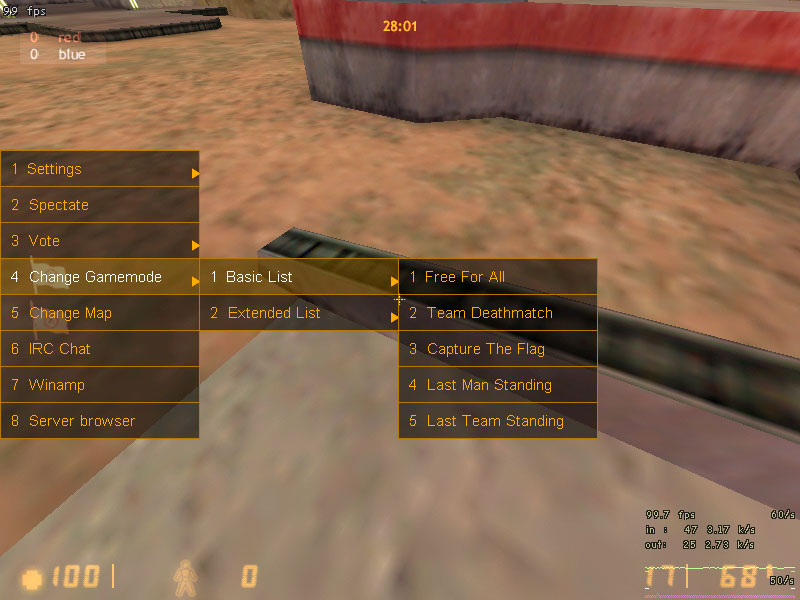Viewport: 800px width, 600px height.
Task: Pick the Last Man Standing mode
Action: coord(497,385)
